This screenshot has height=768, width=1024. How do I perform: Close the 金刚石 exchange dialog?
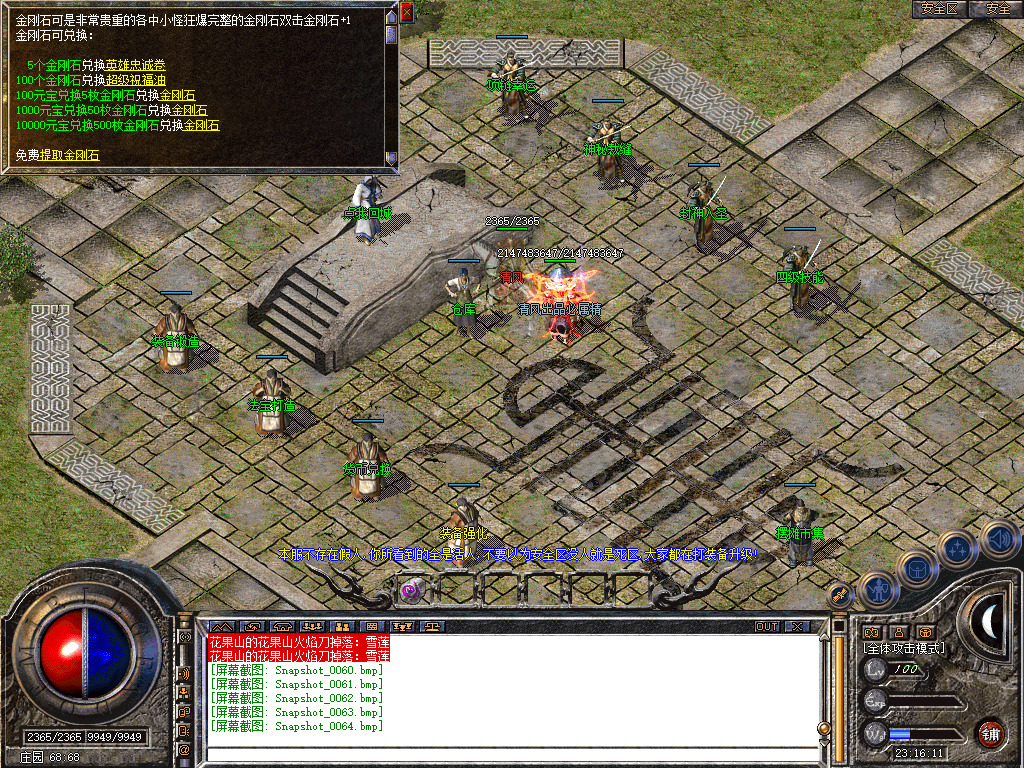406,12
